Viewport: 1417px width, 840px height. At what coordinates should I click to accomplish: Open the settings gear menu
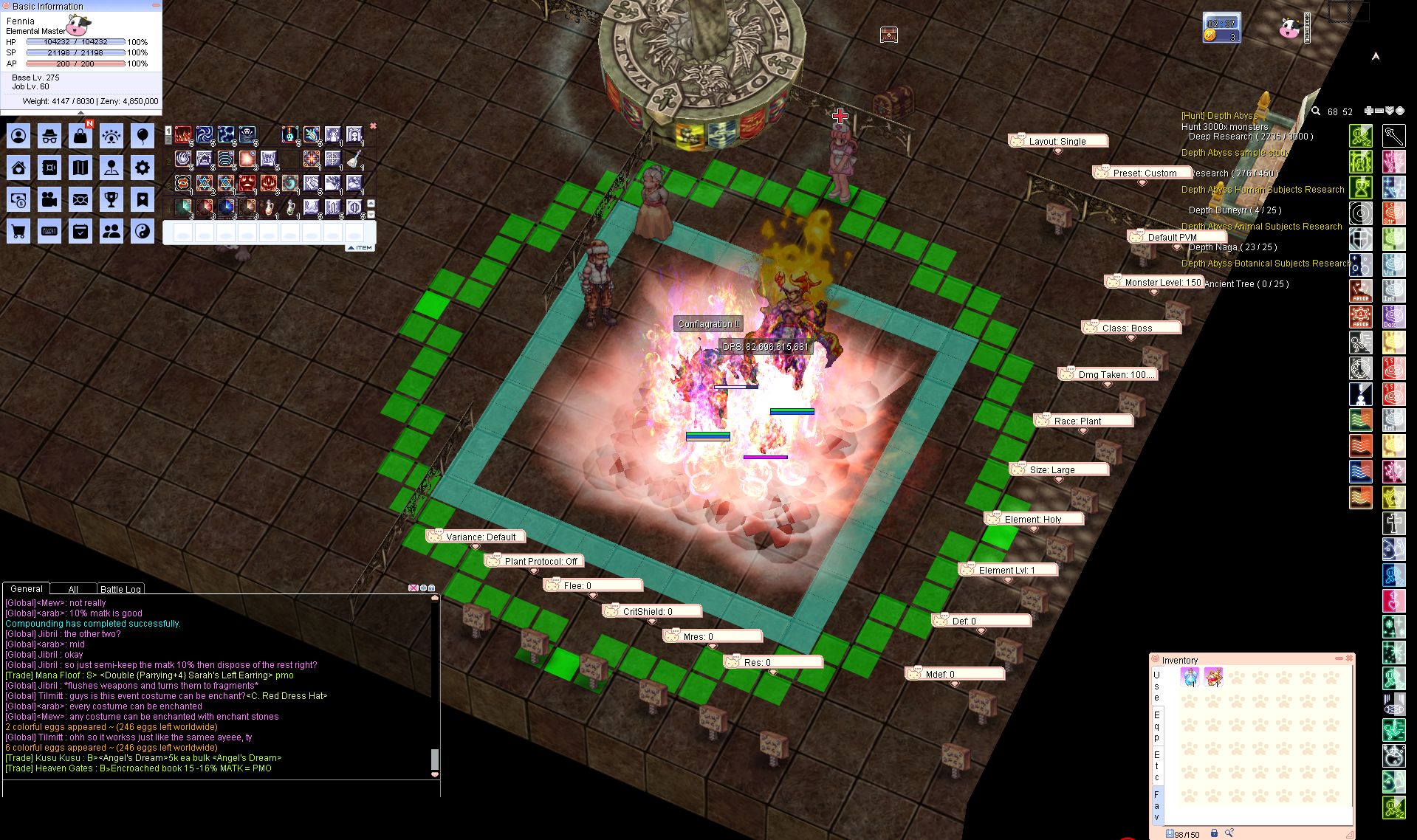(x=143, y=168)
